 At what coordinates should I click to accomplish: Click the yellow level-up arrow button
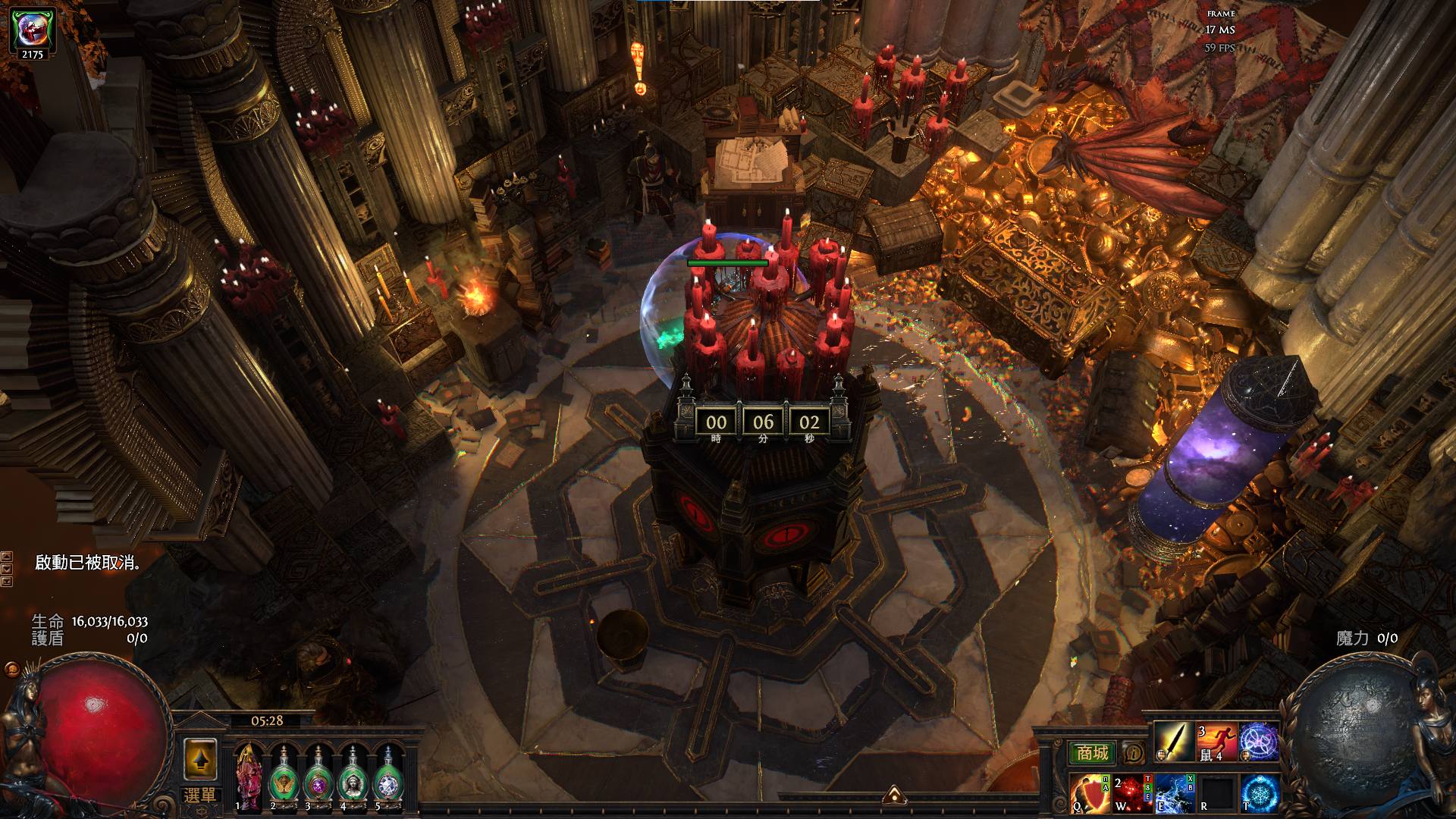pos(200,758)
